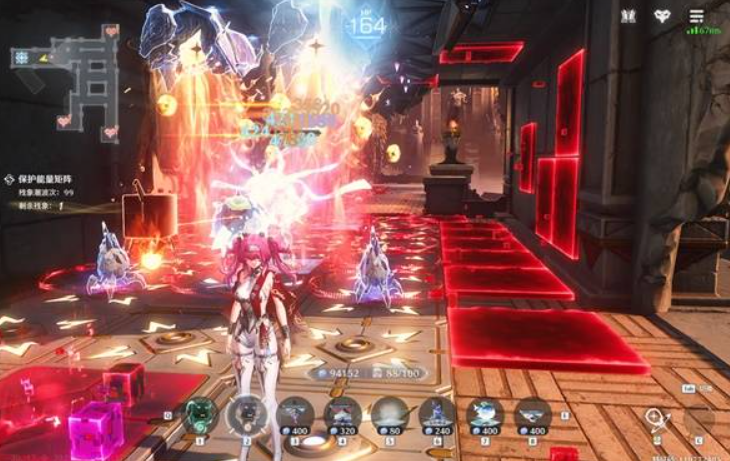Viewport: 730px width, 461px height.
Task: Choose the 400-cost trap in slot 7
Action: pyautogui.click(x=485, y=415)
